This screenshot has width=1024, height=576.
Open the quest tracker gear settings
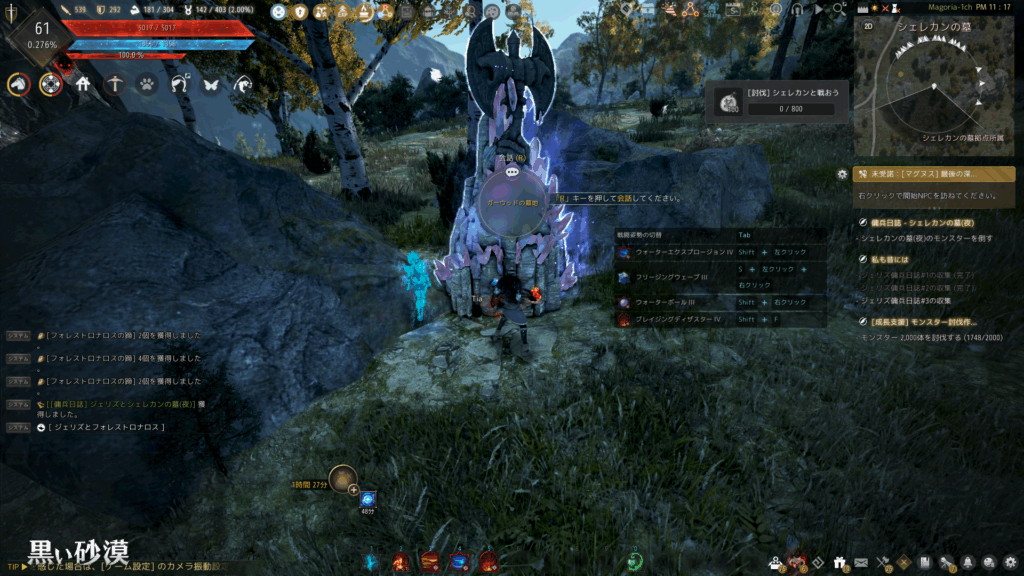point(842,173)
